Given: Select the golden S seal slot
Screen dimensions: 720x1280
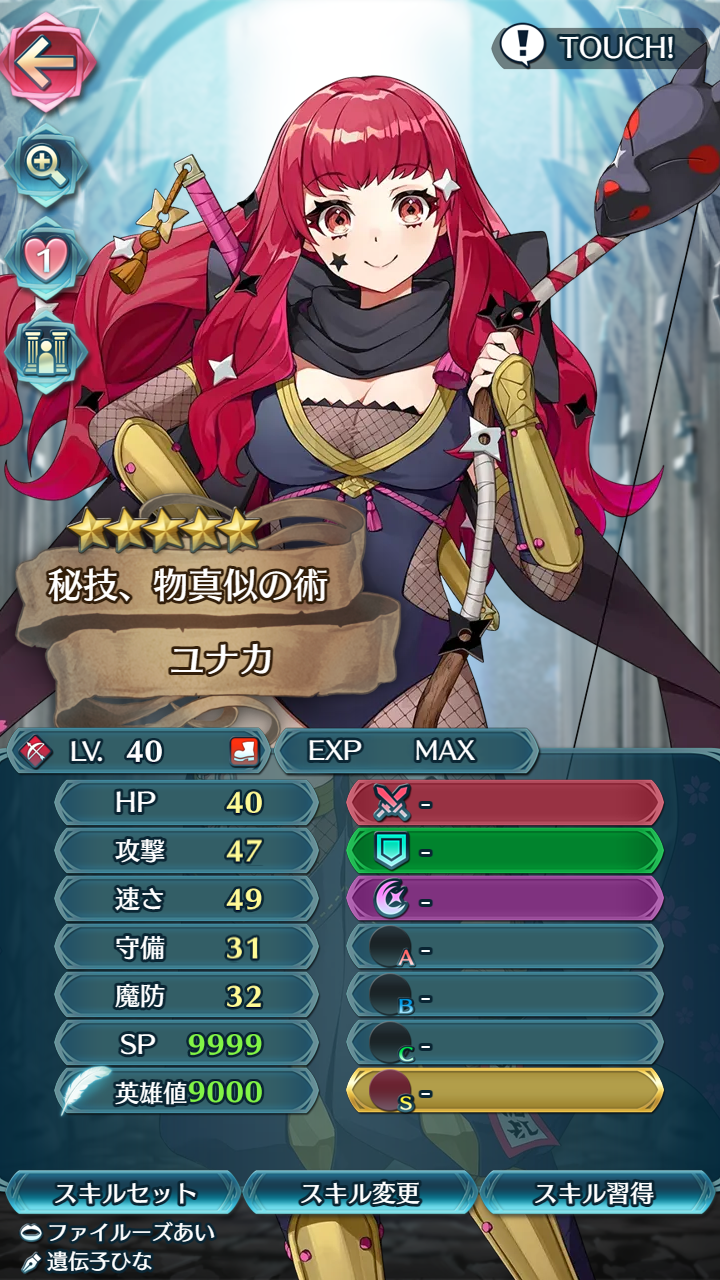Looking at the screenshot, I should pos(505,1091).
